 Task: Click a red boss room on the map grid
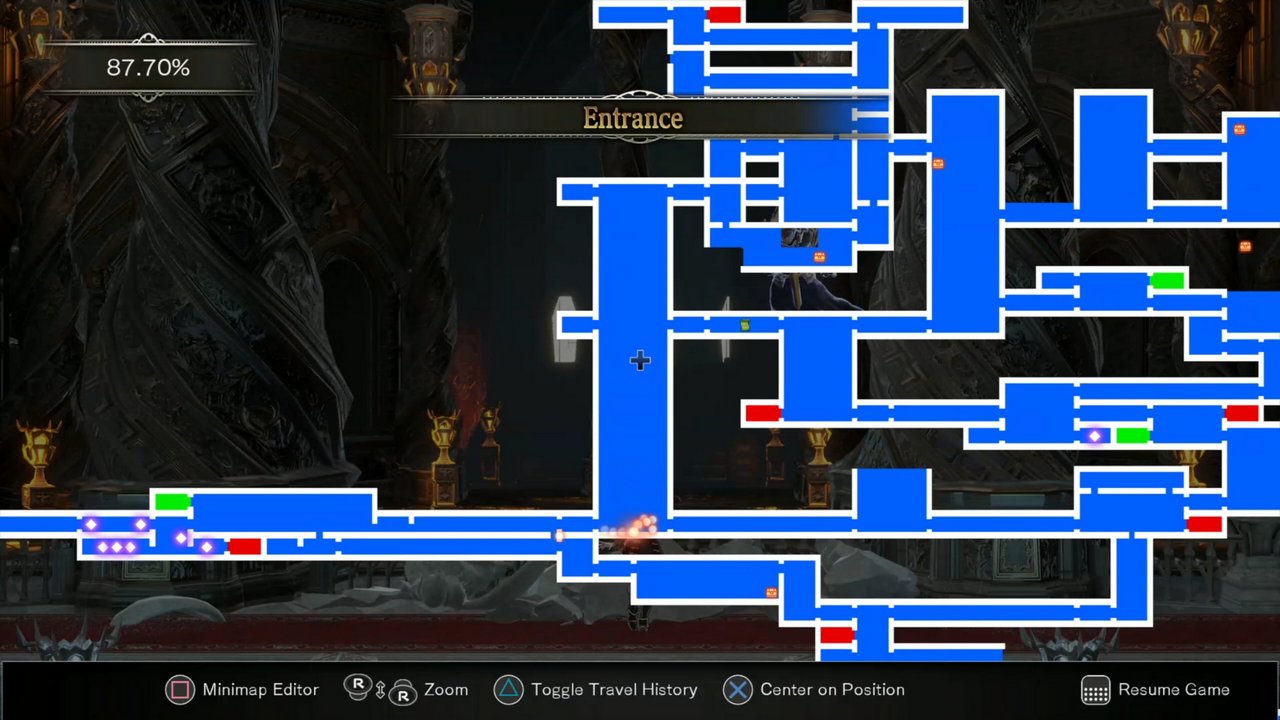point(763,413)
